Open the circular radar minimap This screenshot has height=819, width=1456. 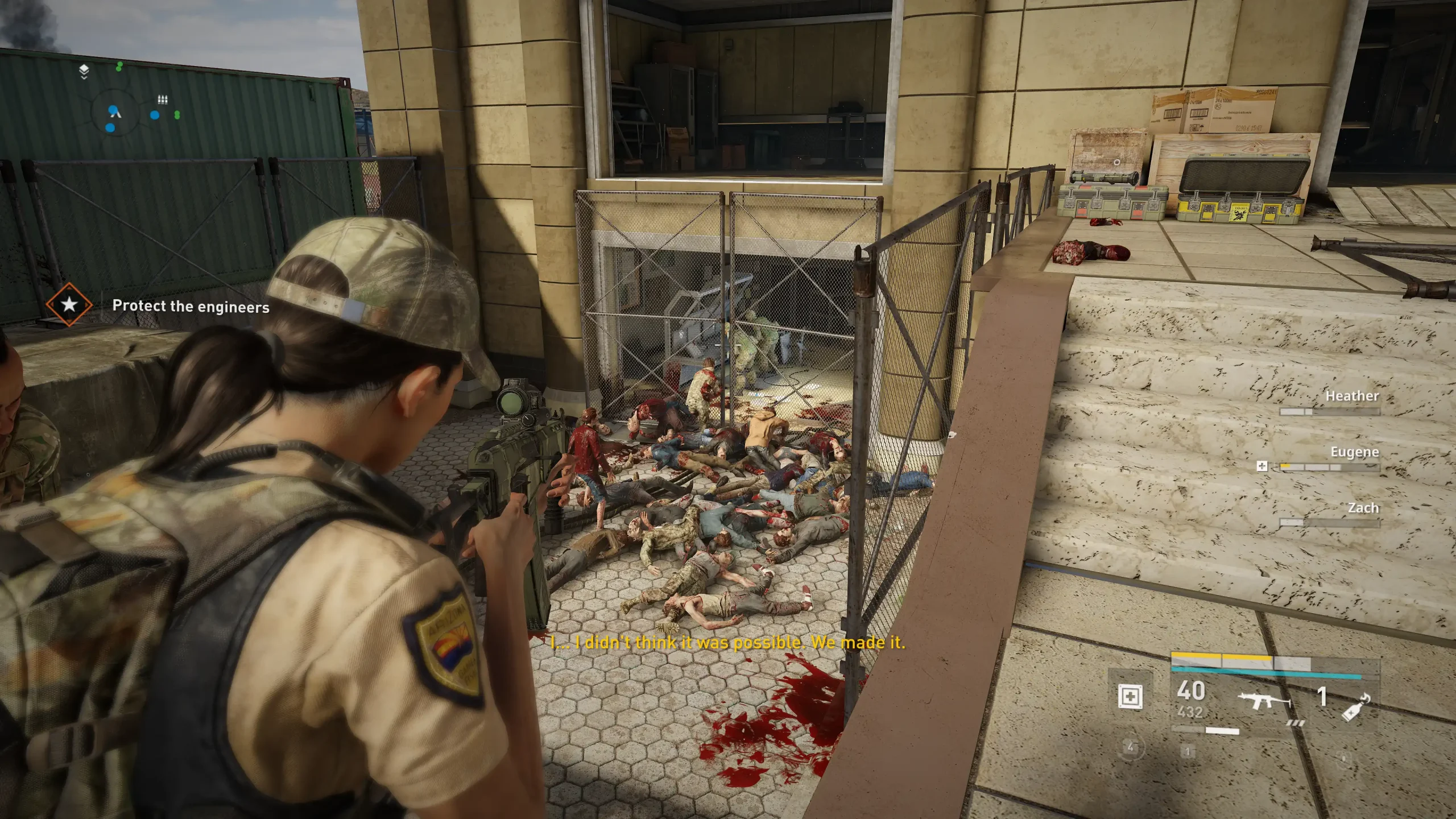[x=114, y=112]
